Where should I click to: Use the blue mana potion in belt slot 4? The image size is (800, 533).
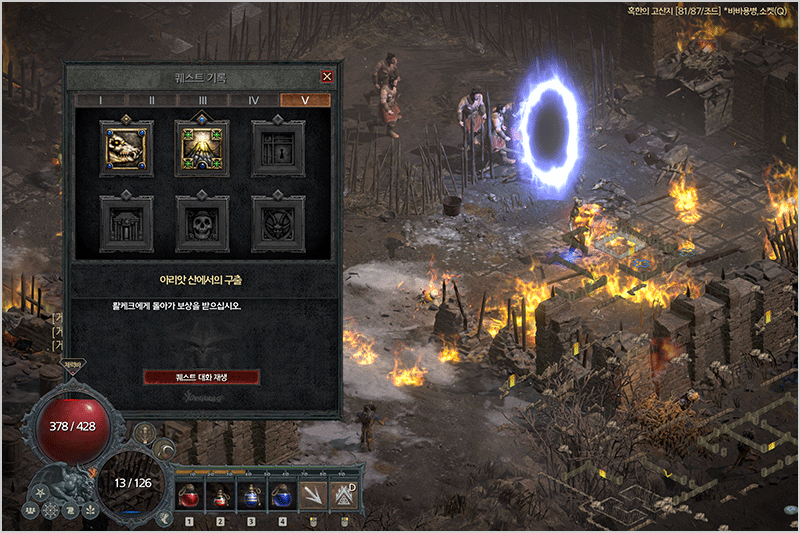(282, 493)
